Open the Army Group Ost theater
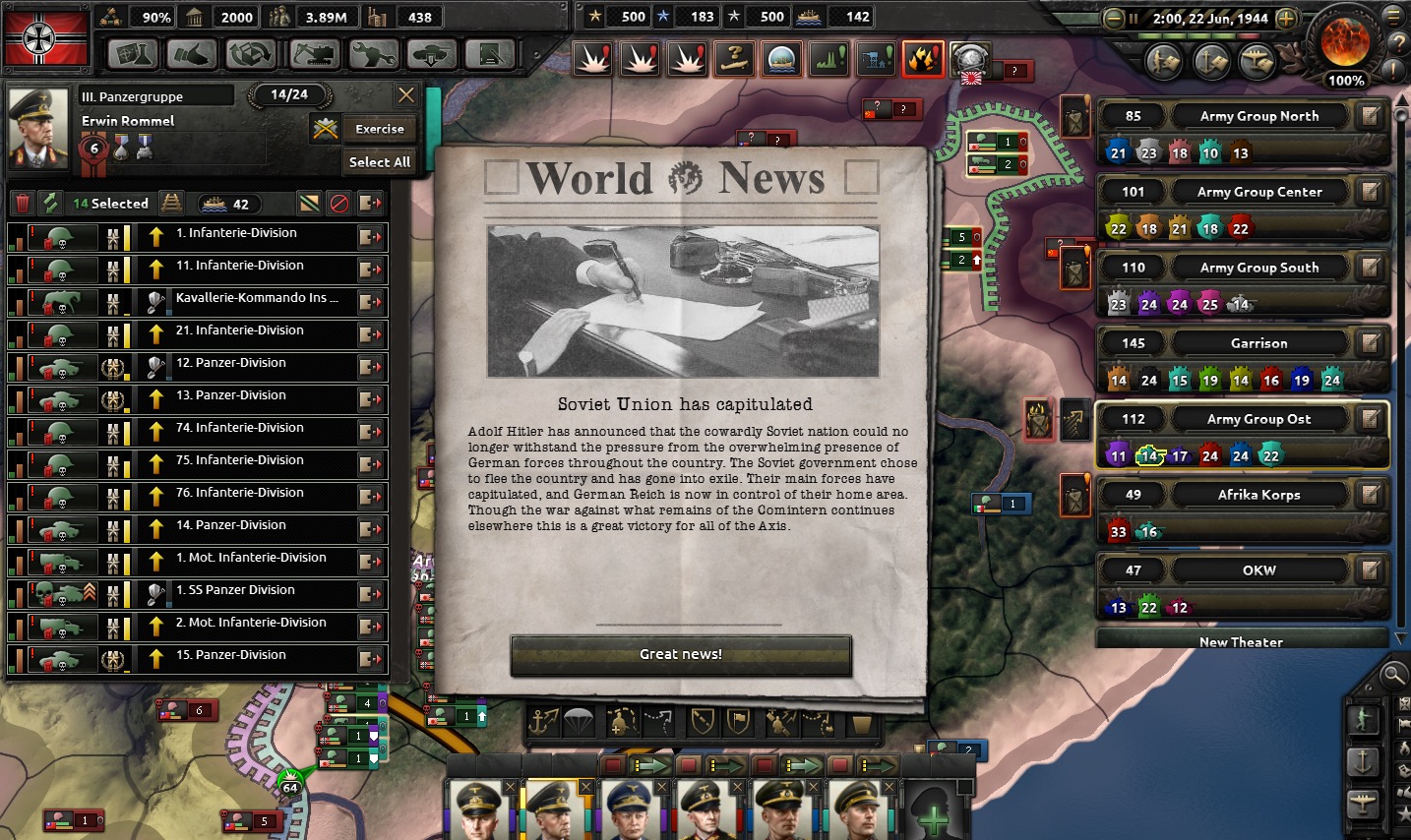The width and height of the screenshot is (1411, 840). pyautogui.click(x=1258, y=419)
